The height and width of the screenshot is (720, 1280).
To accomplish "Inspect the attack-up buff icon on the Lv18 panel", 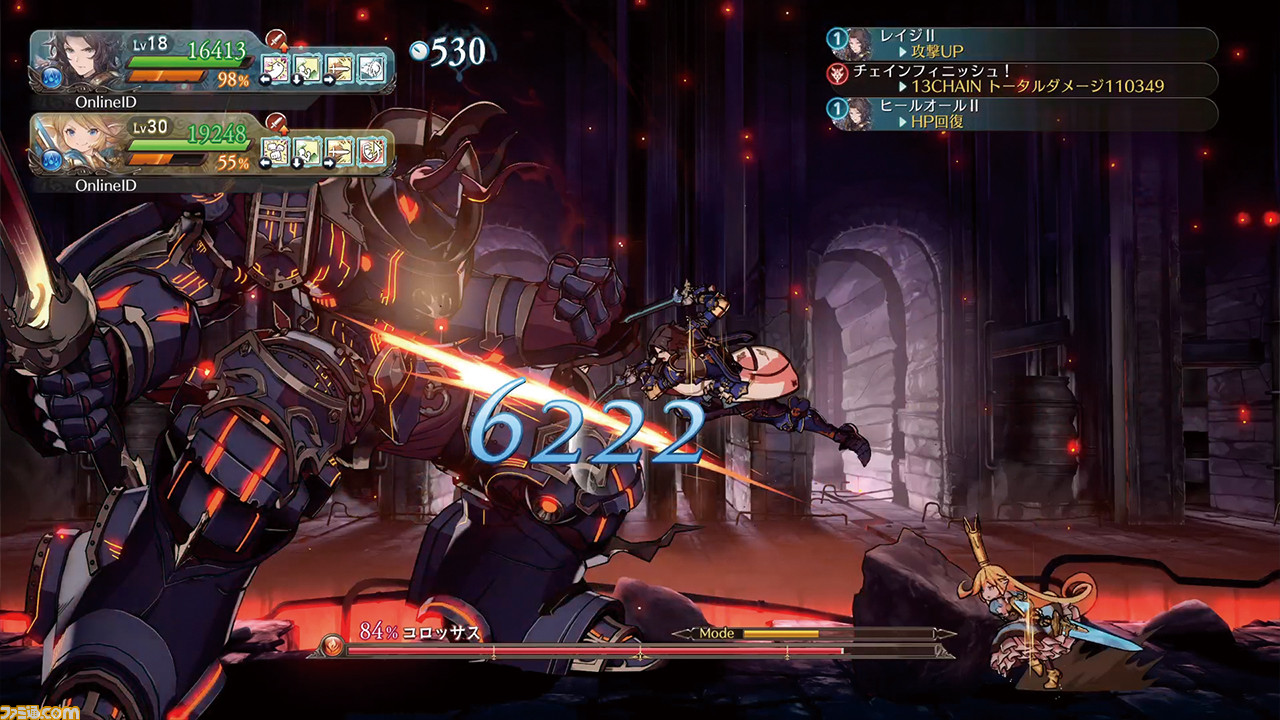I will pos(277,41).
